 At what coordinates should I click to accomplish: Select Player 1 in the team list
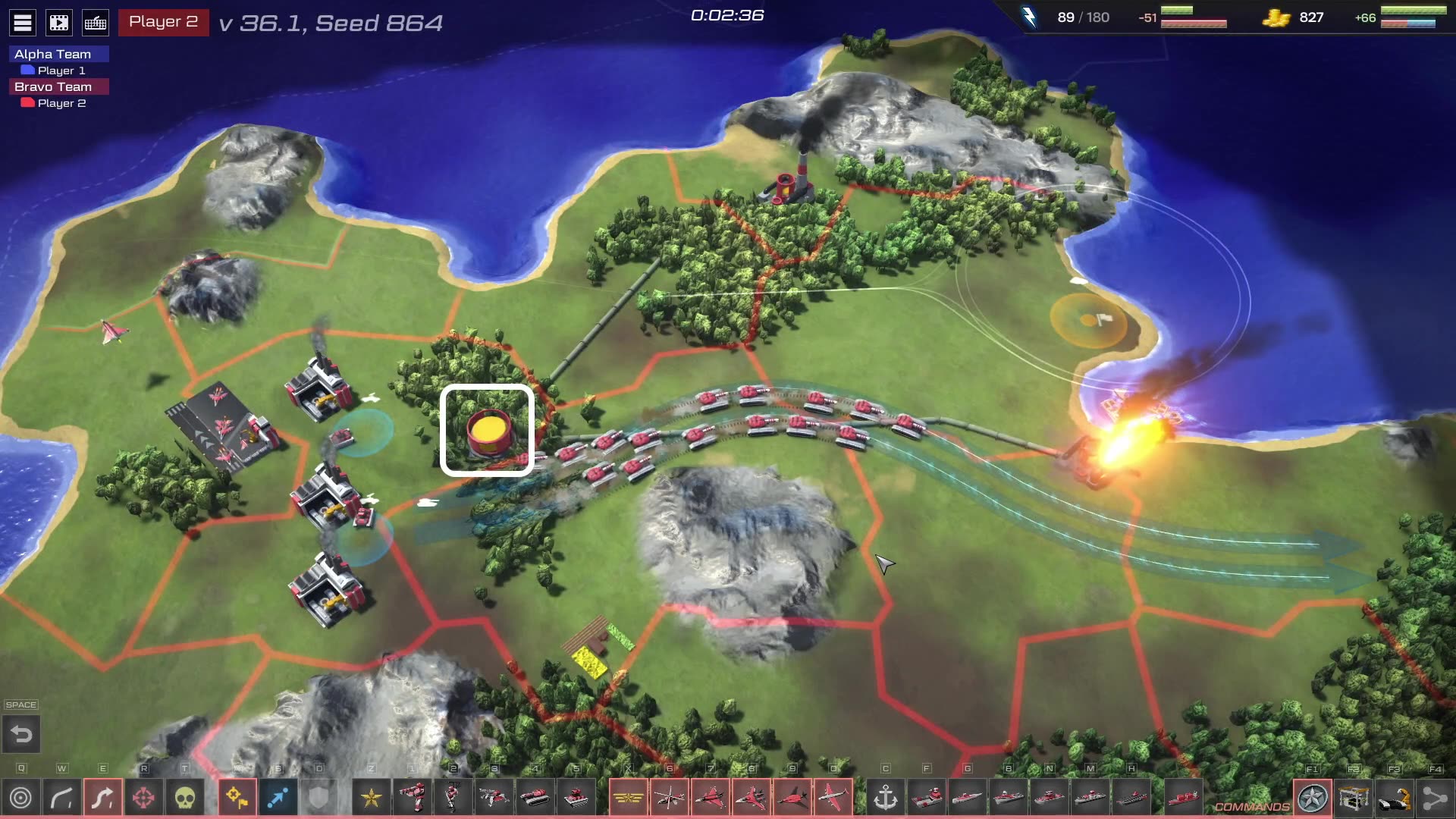(61, 71)
